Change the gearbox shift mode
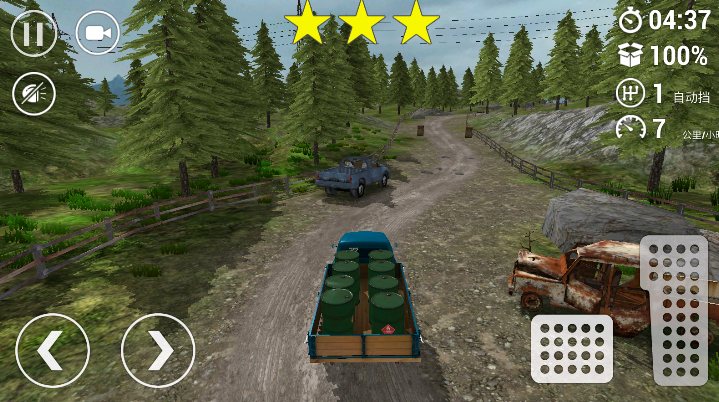The image size is (719, 402). pos(630,94)
